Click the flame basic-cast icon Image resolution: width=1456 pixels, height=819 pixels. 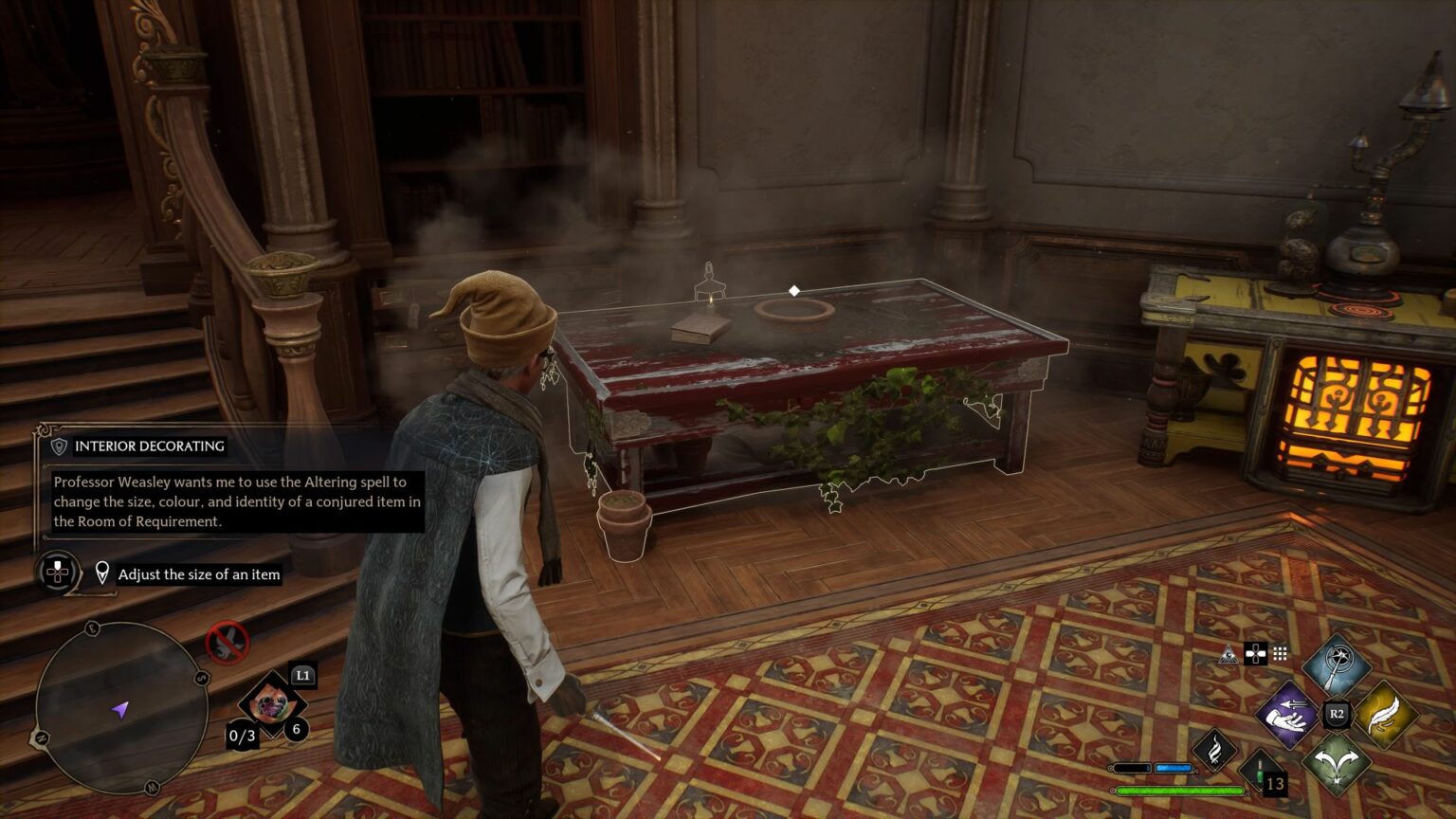pos(1216,750)
